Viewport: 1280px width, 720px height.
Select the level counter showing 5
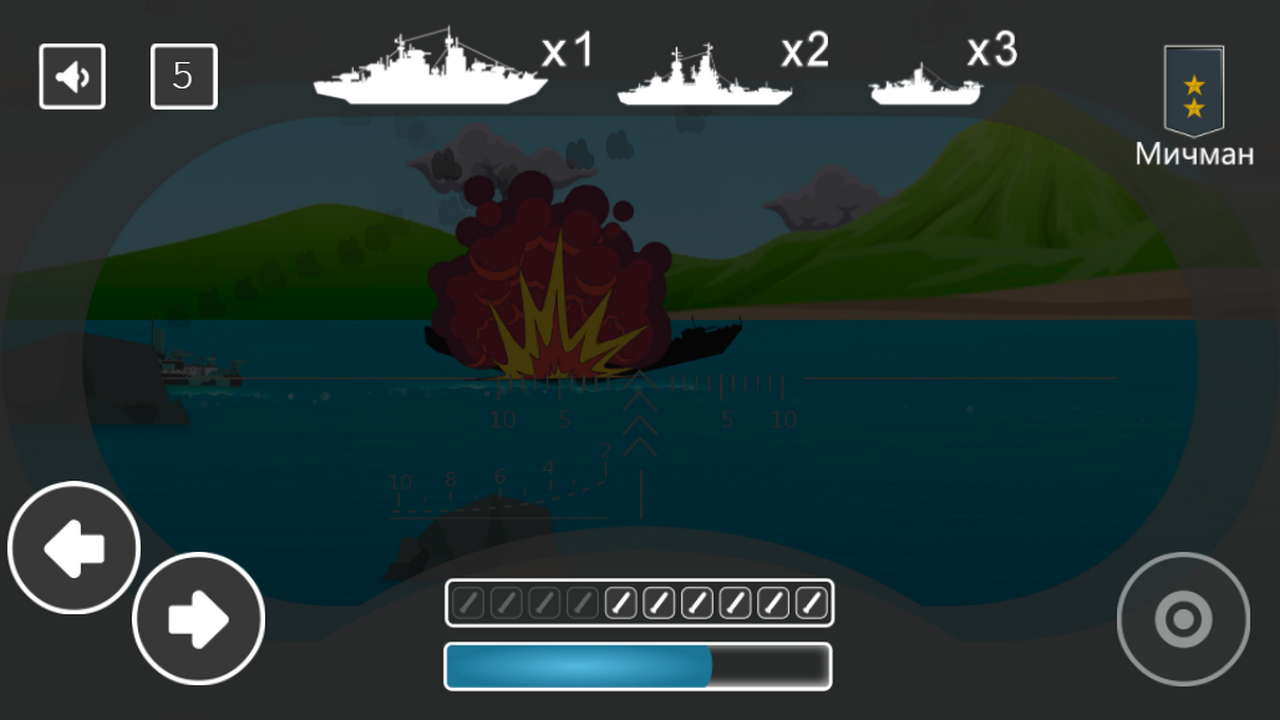coord(184,76)
